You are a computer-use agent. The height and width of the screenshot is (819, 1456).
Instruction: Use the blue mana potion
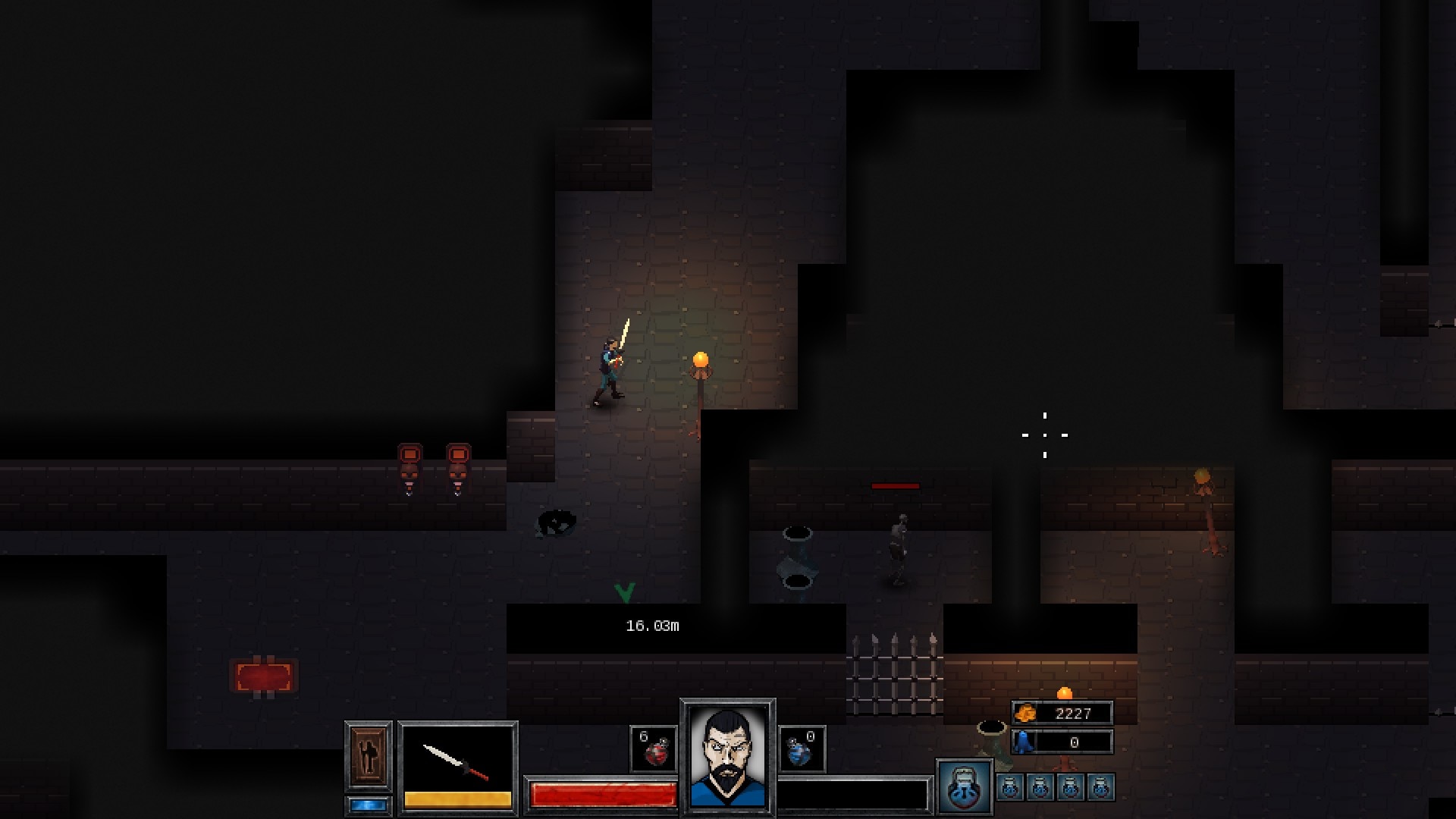802,749
